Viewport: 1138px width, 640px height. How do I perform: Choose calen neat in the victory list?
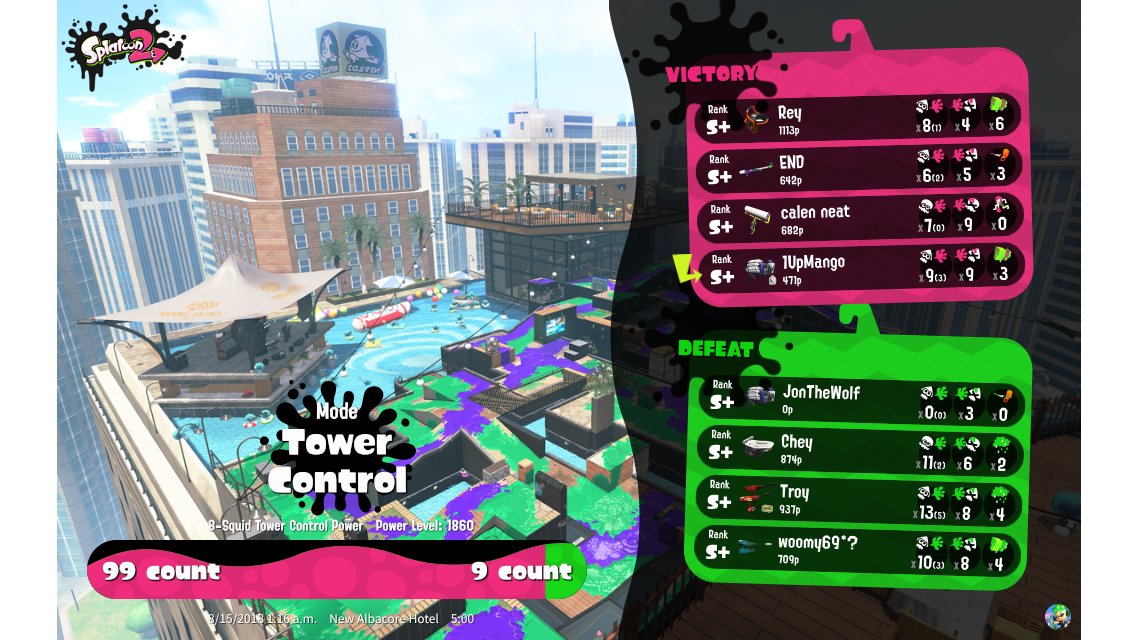(860, 216)
